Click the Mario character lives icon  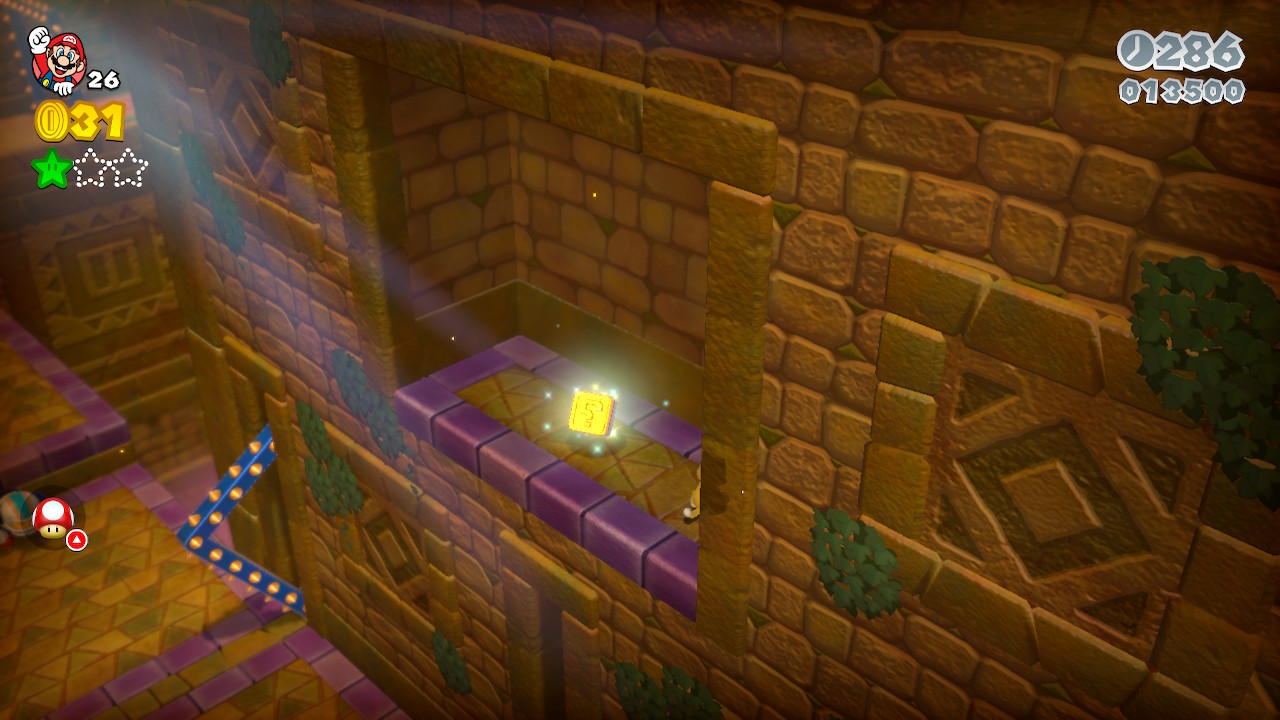pyautogui.click(x=57, y=60)
